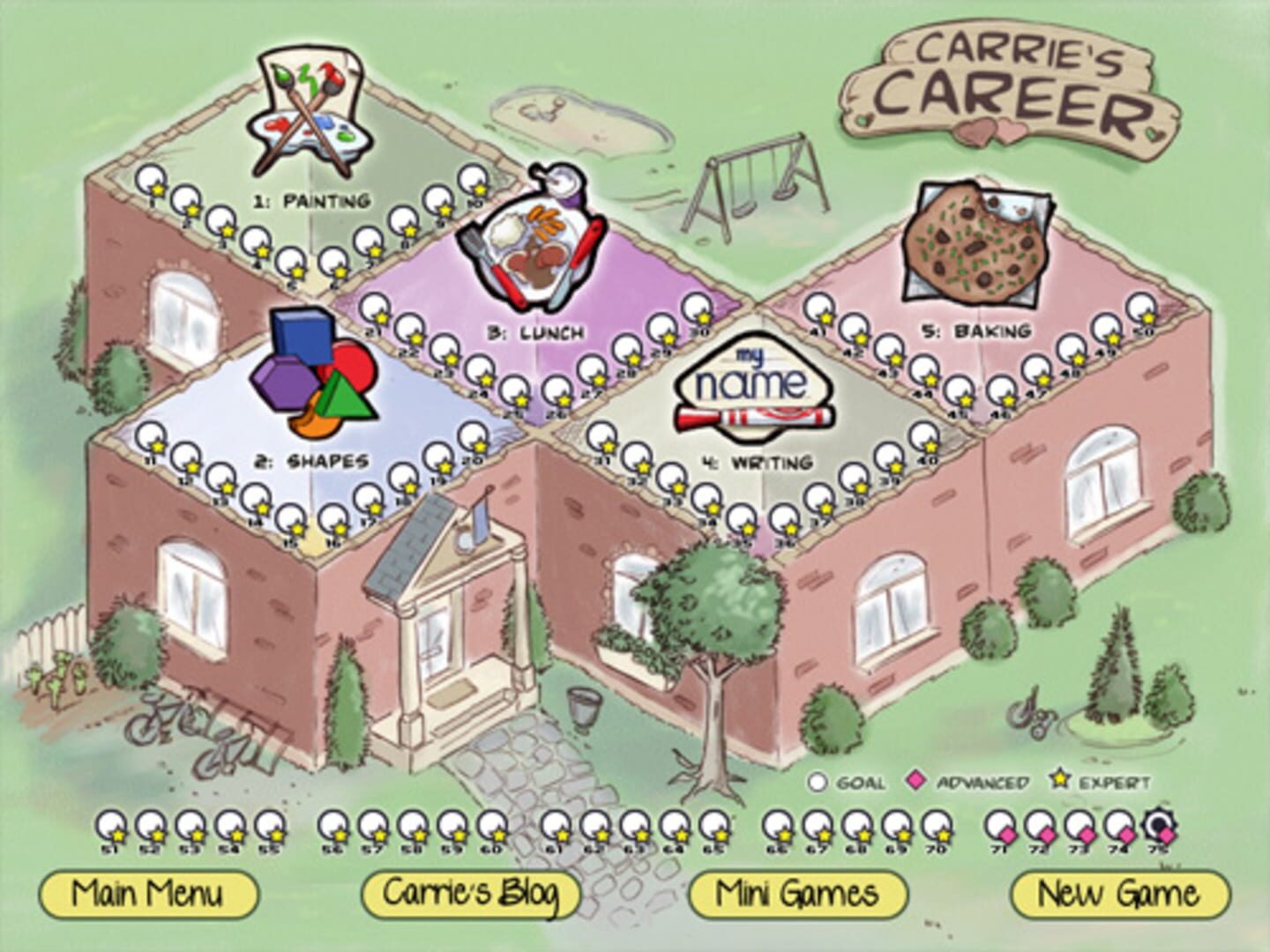Click level 31 in the Writing section
The image size is (1270, 952).
pos(603,435)
